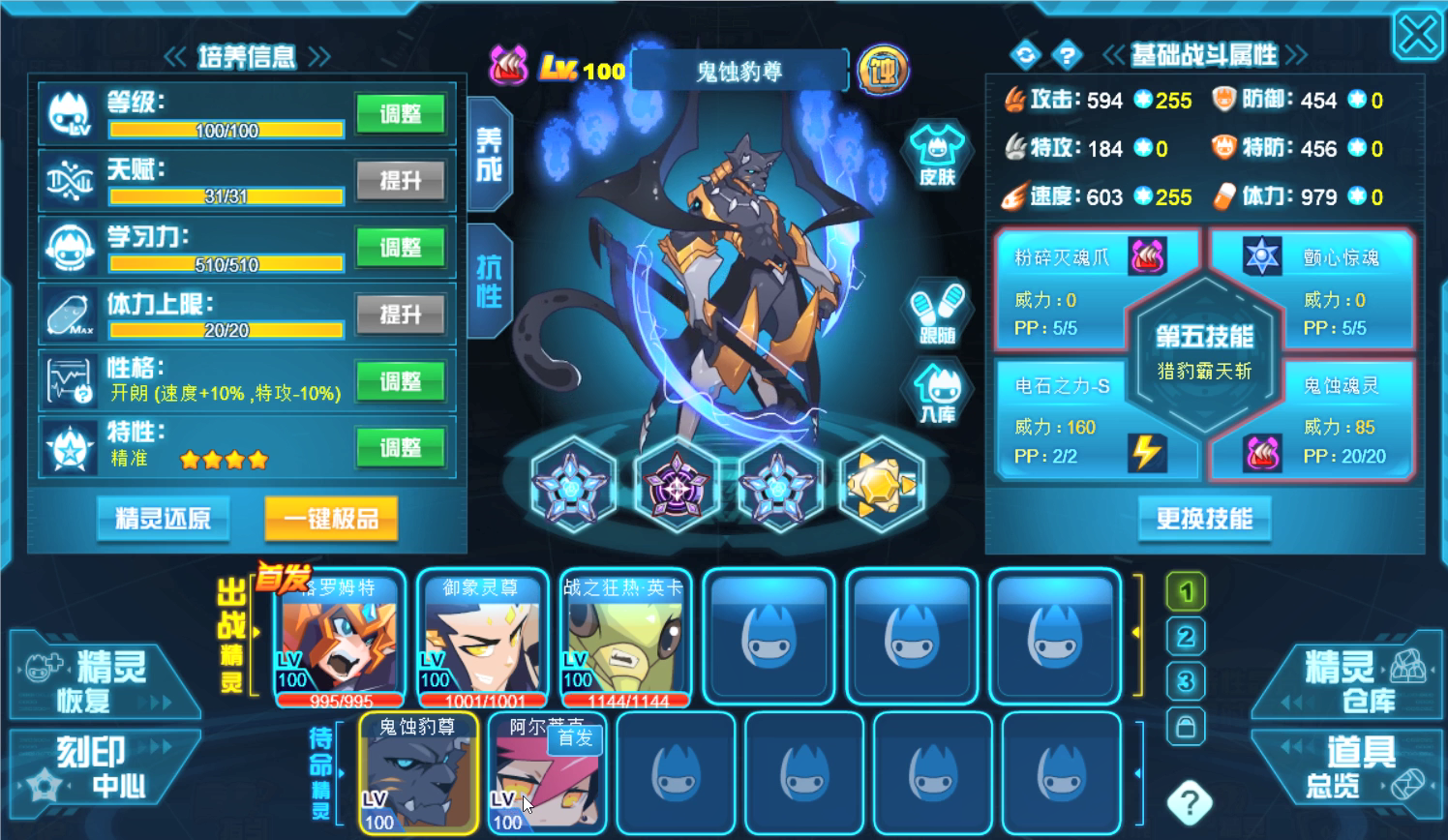Activate the orange 一键极品 button
1448x840 pixels.
click(331, 519)
